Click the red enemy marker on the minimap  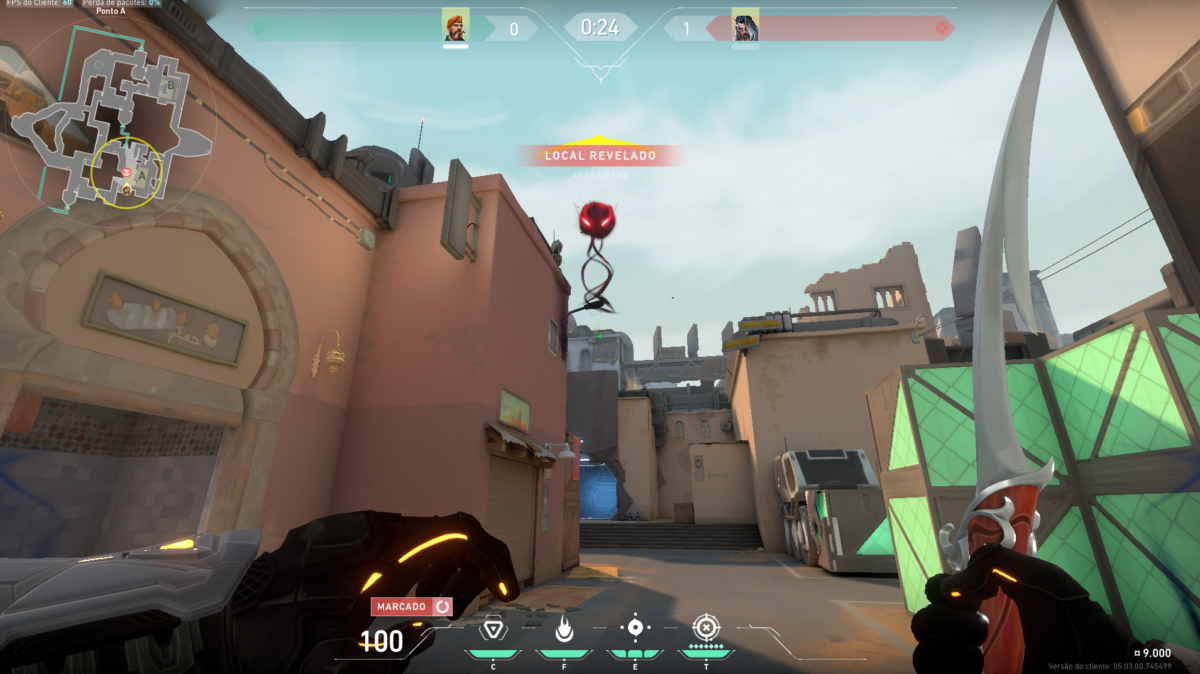(x=127, y=173)
